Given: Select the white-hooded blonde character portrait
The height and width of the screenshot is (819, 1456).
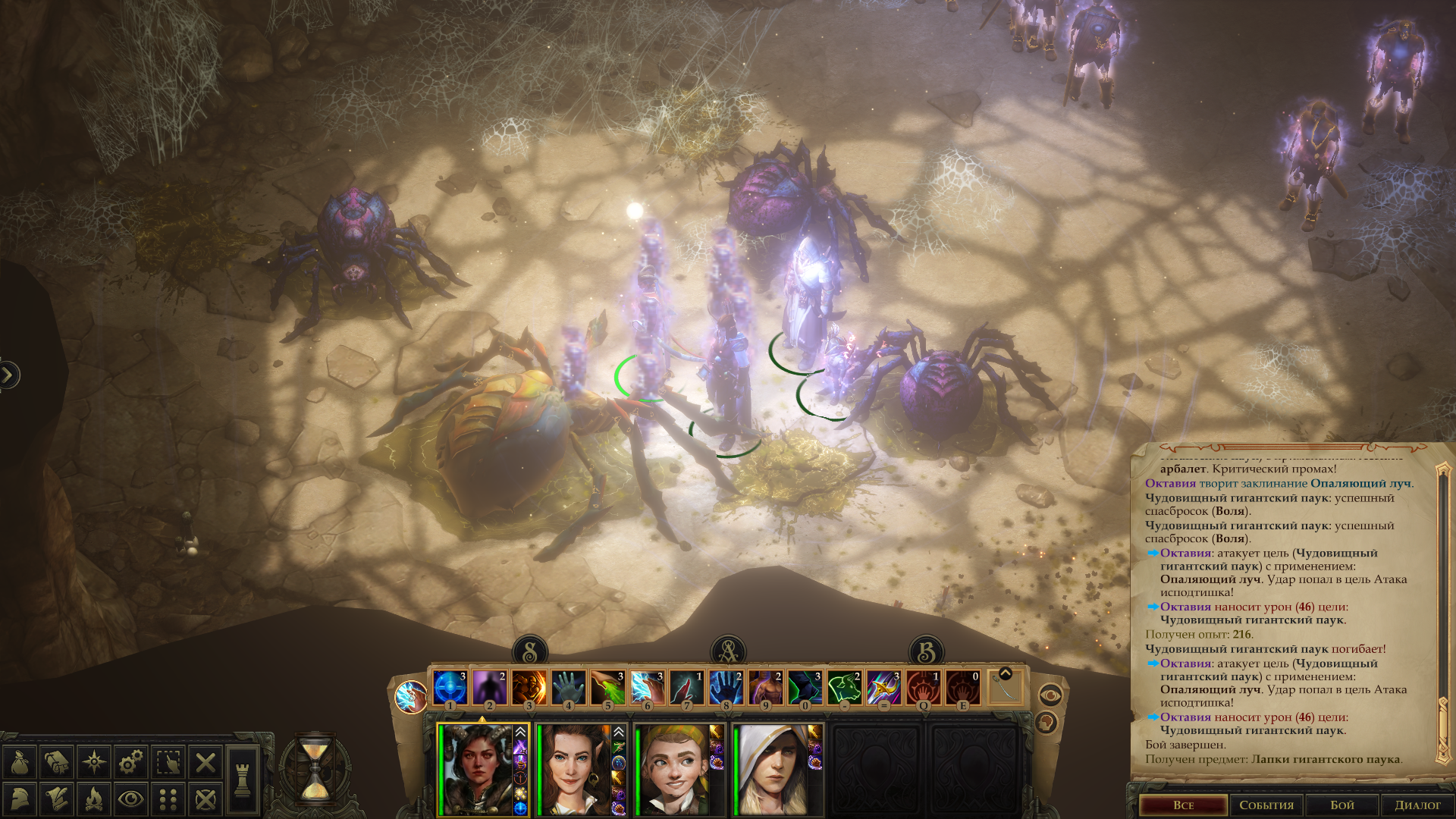Looking at the screenshot, I should (770, 769).
